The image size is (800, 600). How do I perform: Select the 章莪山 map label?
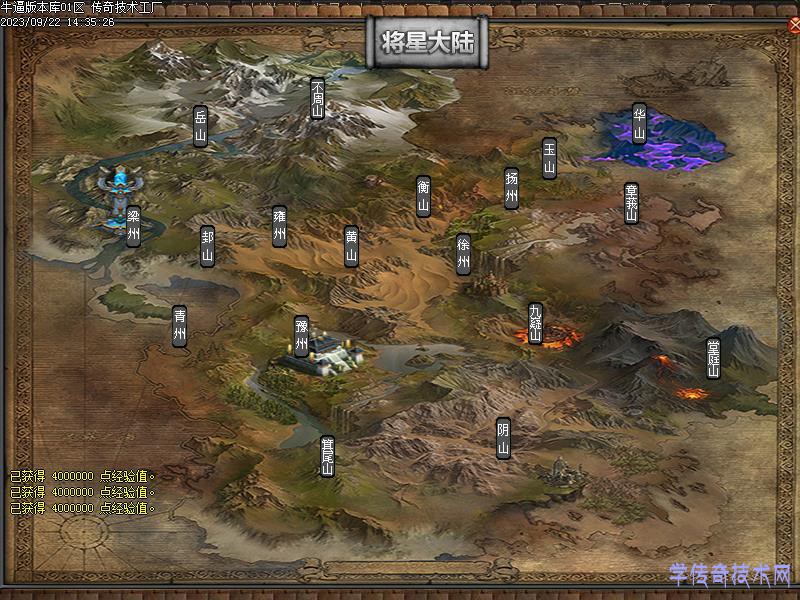(x=631, y=203)
